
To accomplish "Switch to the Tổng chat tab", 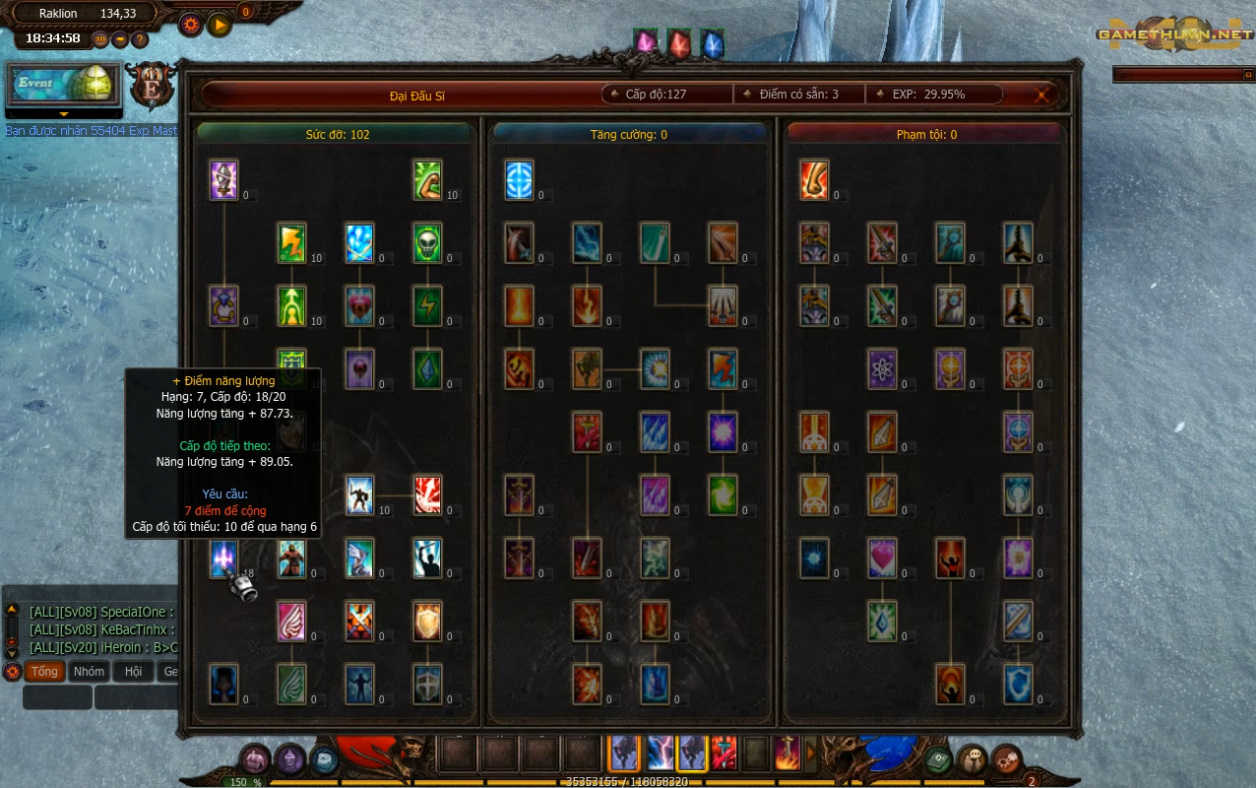I will (x=44, y=672).
